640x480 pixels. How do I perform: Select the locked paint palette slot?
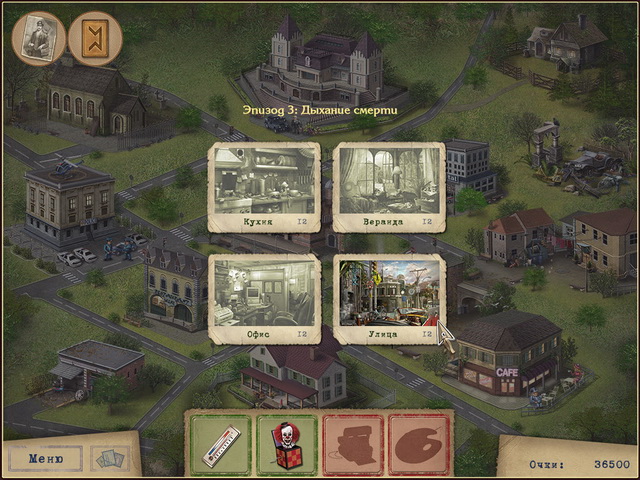tap(418, 444)
